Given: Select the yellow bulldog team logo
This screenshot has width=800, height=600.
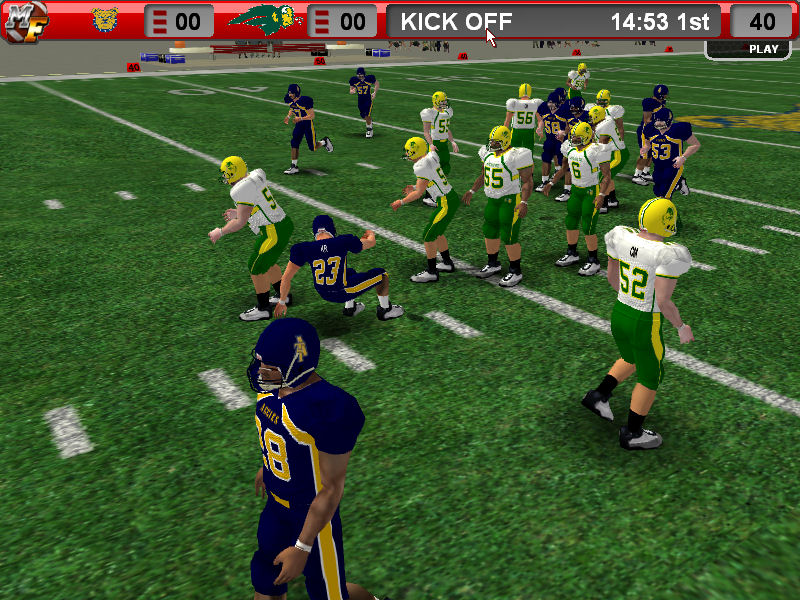Looking at the screenshot, I should coord(106,20).
